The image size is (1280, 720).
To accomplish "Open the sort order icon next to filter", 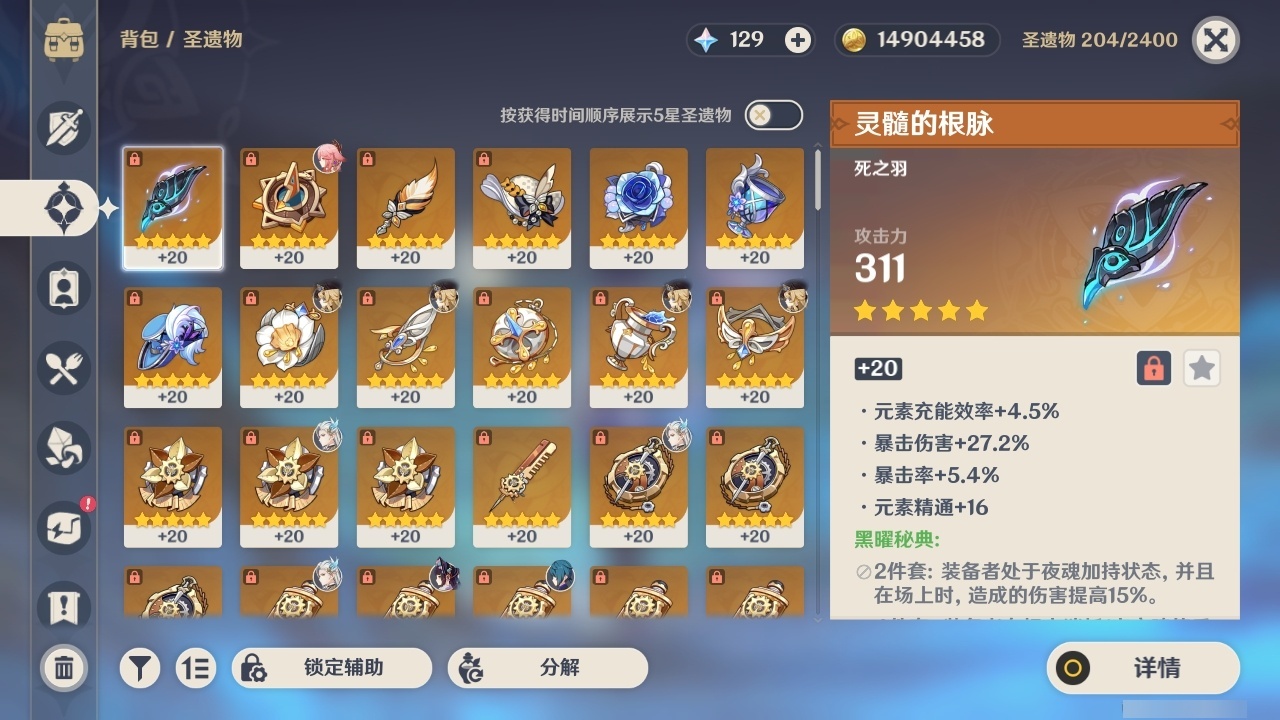I will [x=197, y=667].
